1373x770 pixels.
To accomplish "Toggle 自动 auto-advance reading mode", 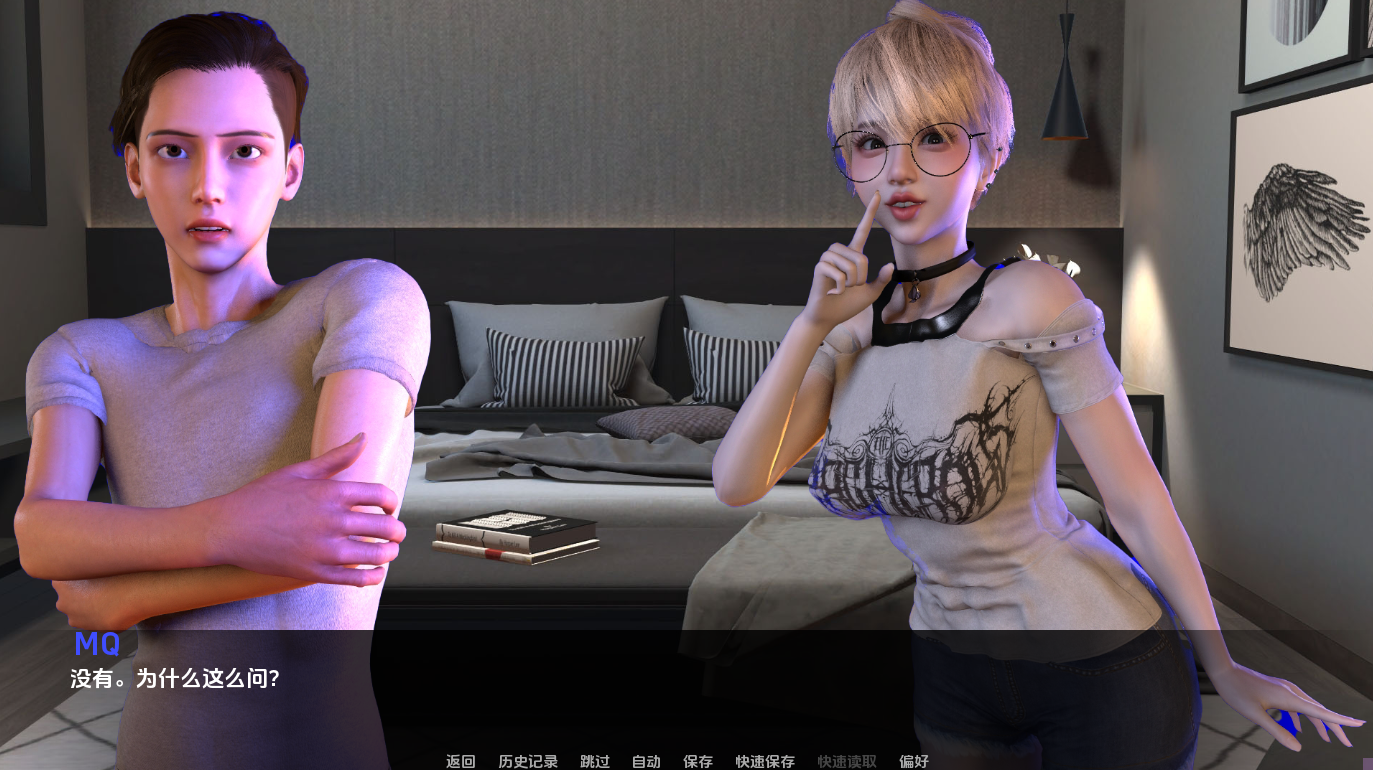I will click(x=645, y=761).
